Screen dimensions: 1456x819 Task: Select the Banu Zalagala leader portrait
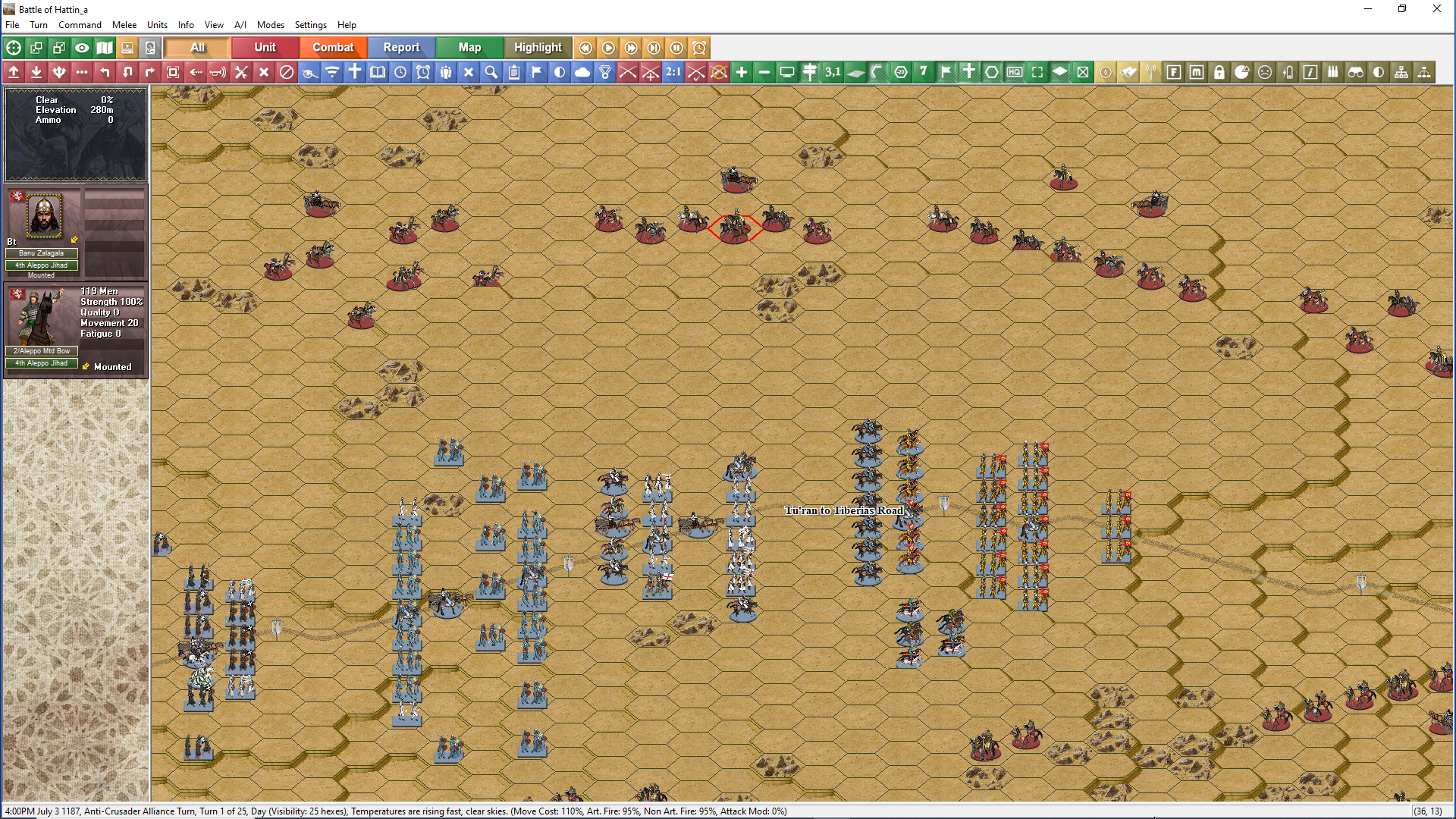coord(44,215)
